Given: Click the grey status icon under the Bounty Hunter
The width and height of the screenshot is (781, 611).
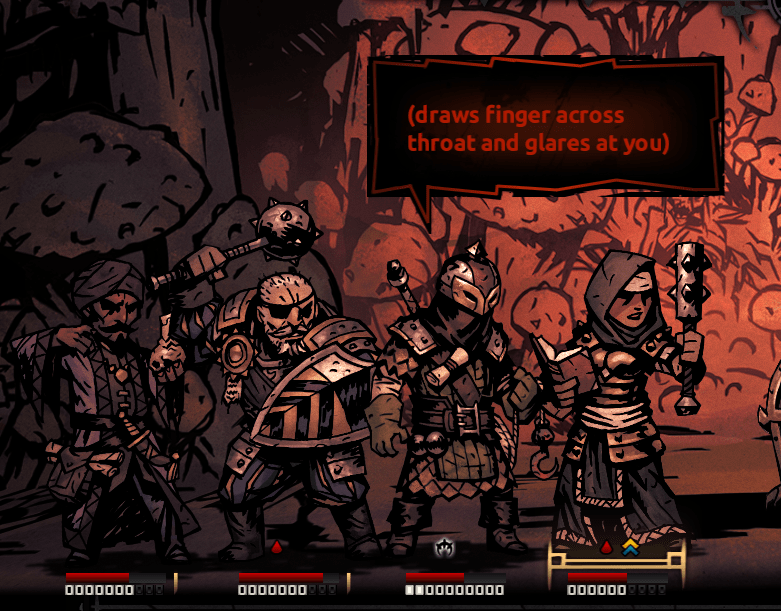Looking at the screenshot, I should (444, 547).
